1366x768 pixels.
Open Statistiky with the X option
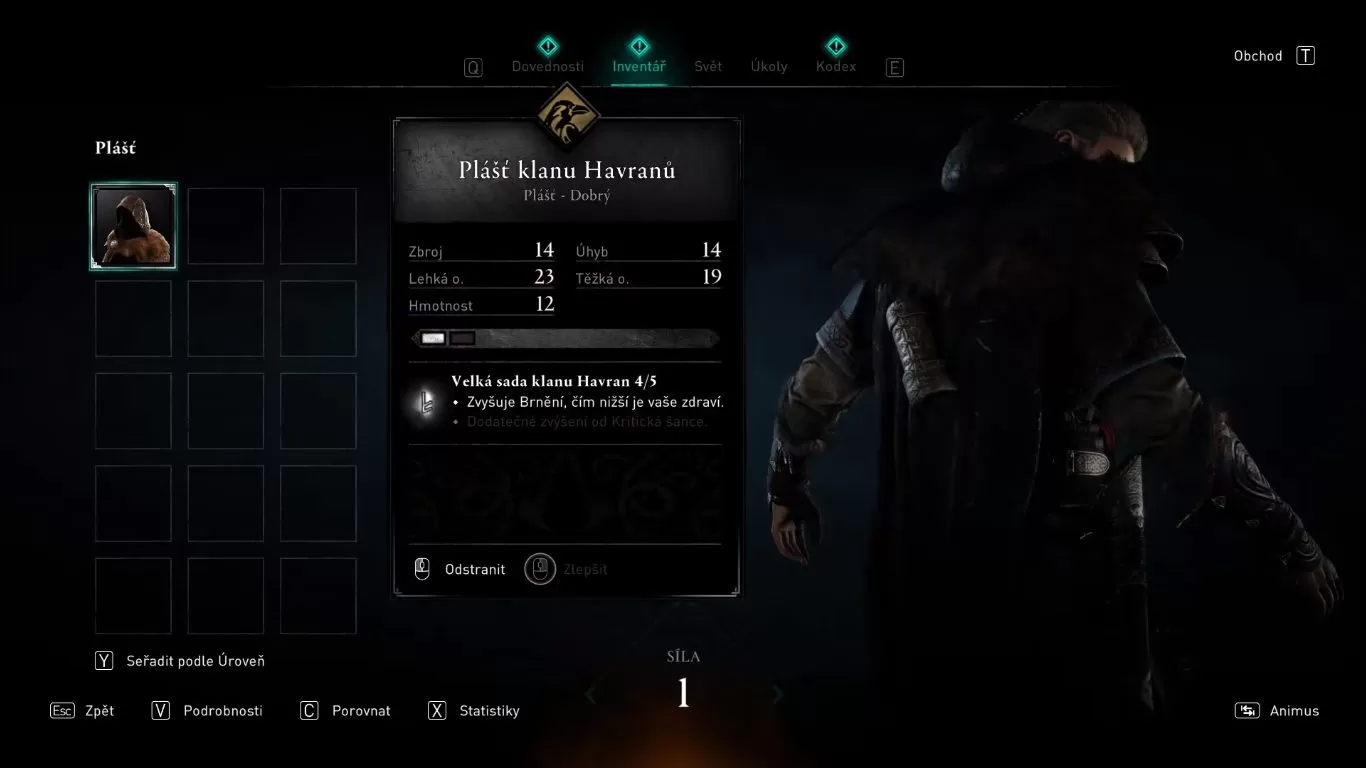click(489, 710)
